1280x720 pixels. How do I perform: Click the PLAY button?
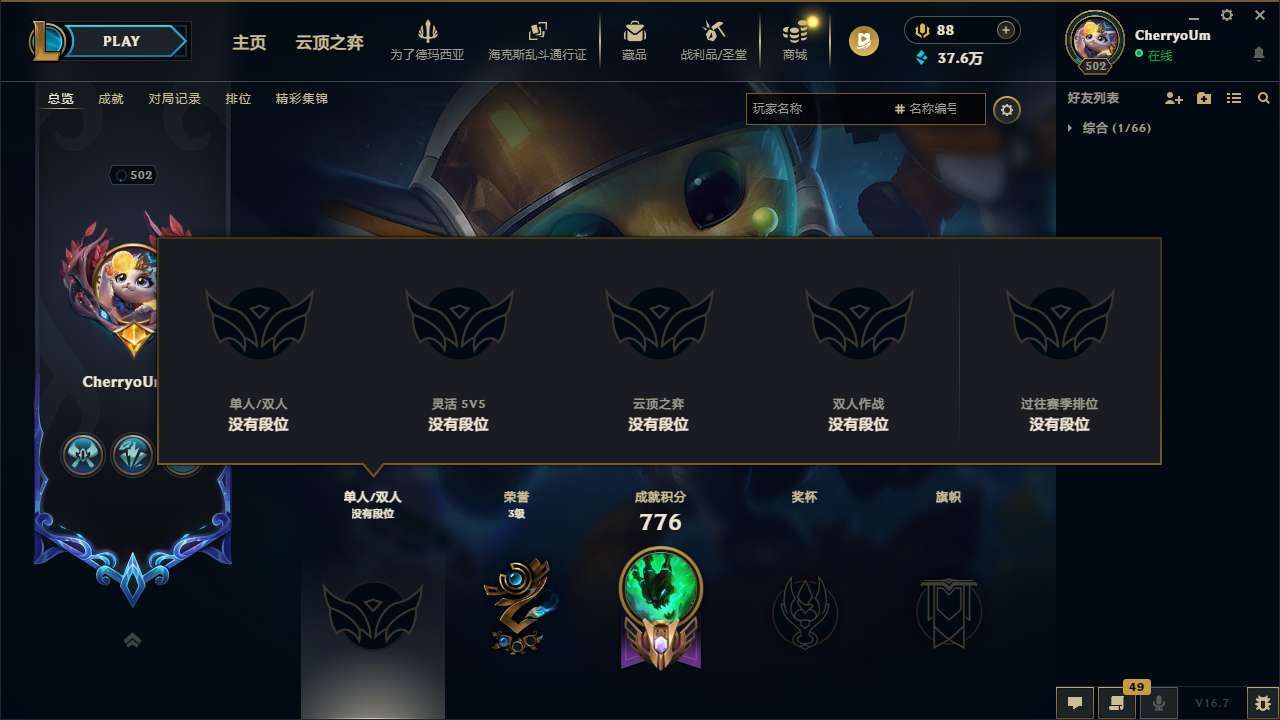point(122,41)
